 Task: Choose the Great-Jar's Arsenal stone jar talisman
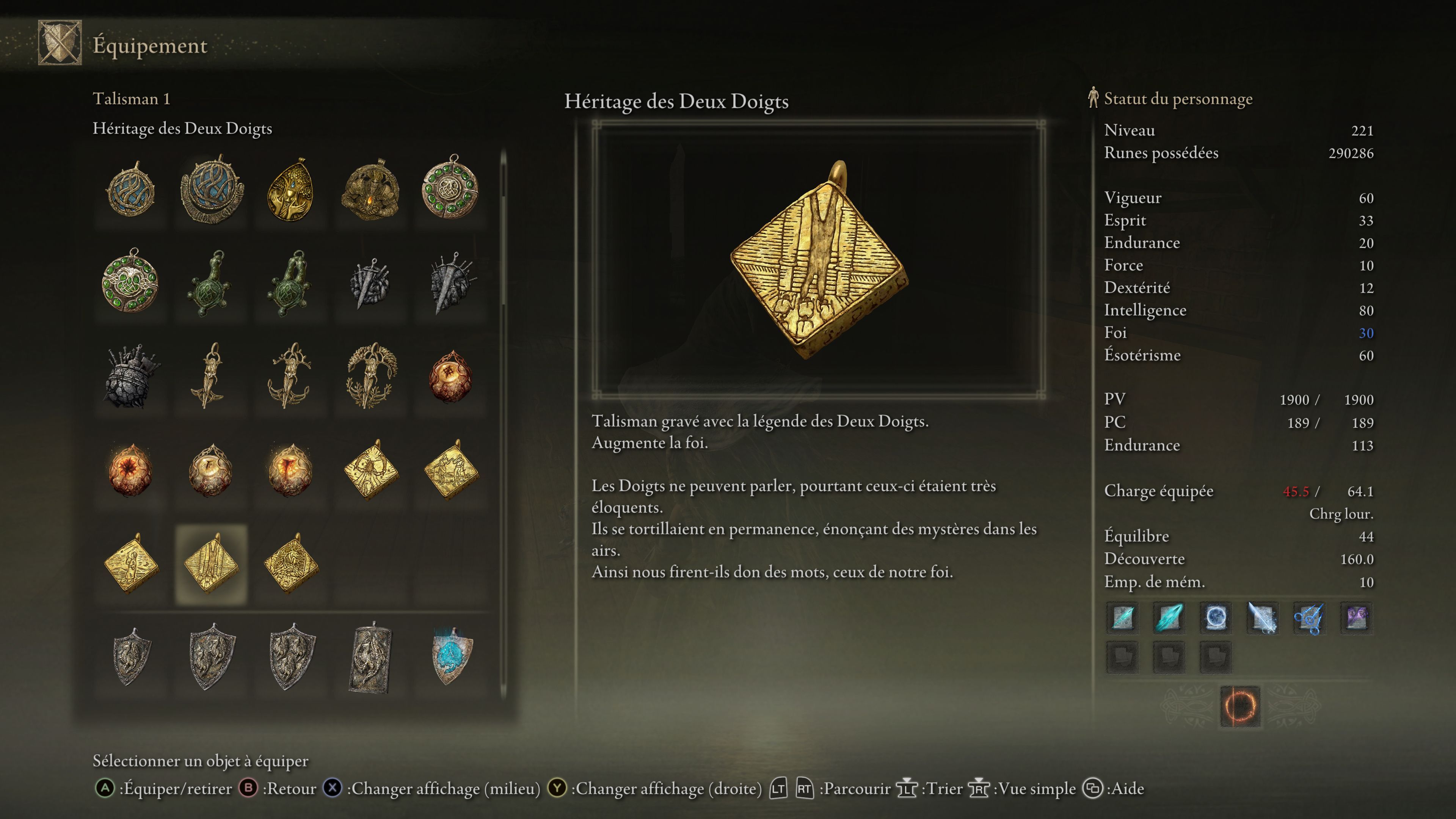(131, 376)
